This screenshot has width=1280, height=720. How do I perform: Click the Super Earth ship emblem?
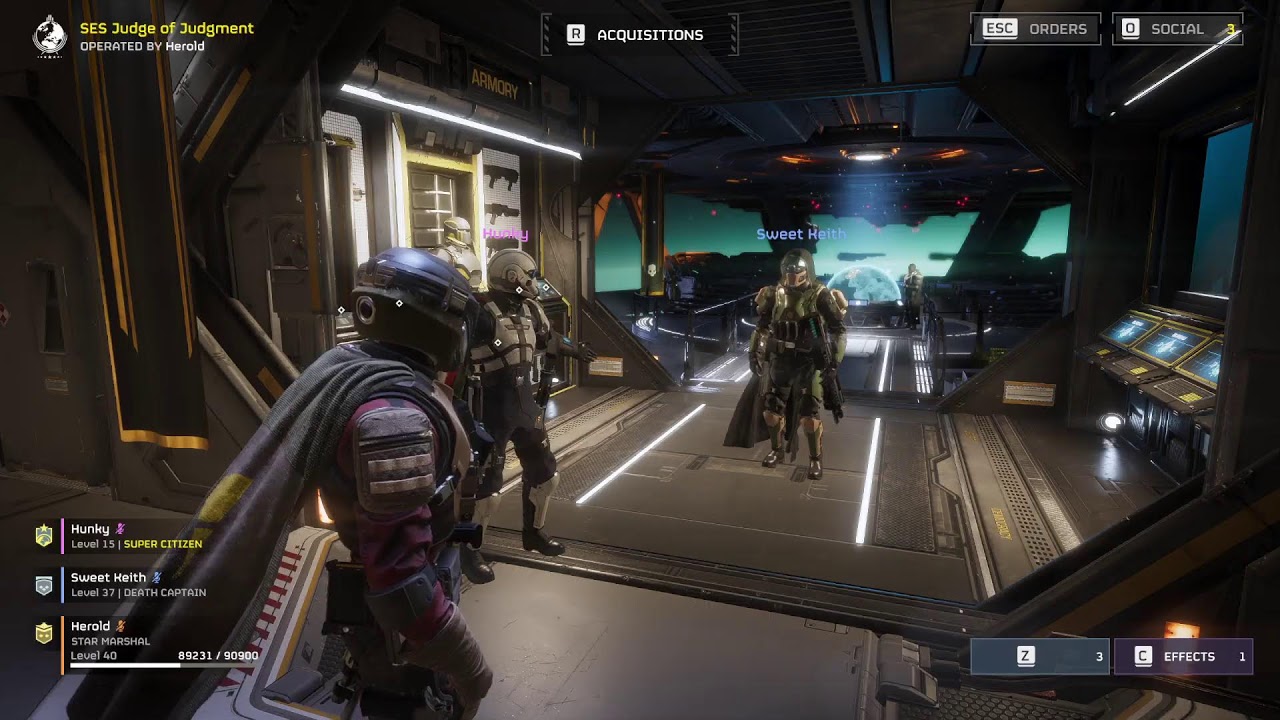tap(49, 36)
